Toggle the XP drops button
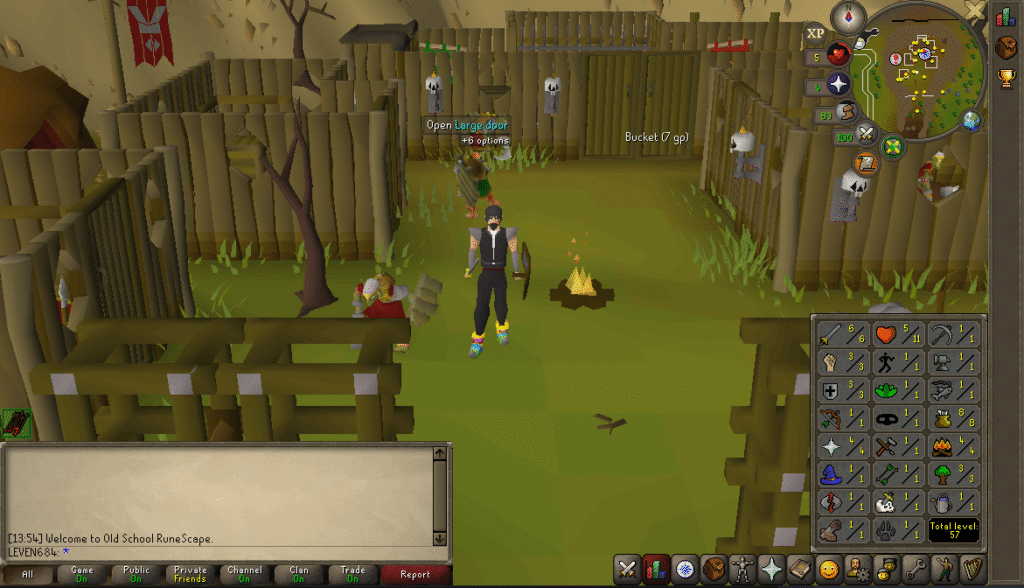1024x588 pixels. click(816, 34)
